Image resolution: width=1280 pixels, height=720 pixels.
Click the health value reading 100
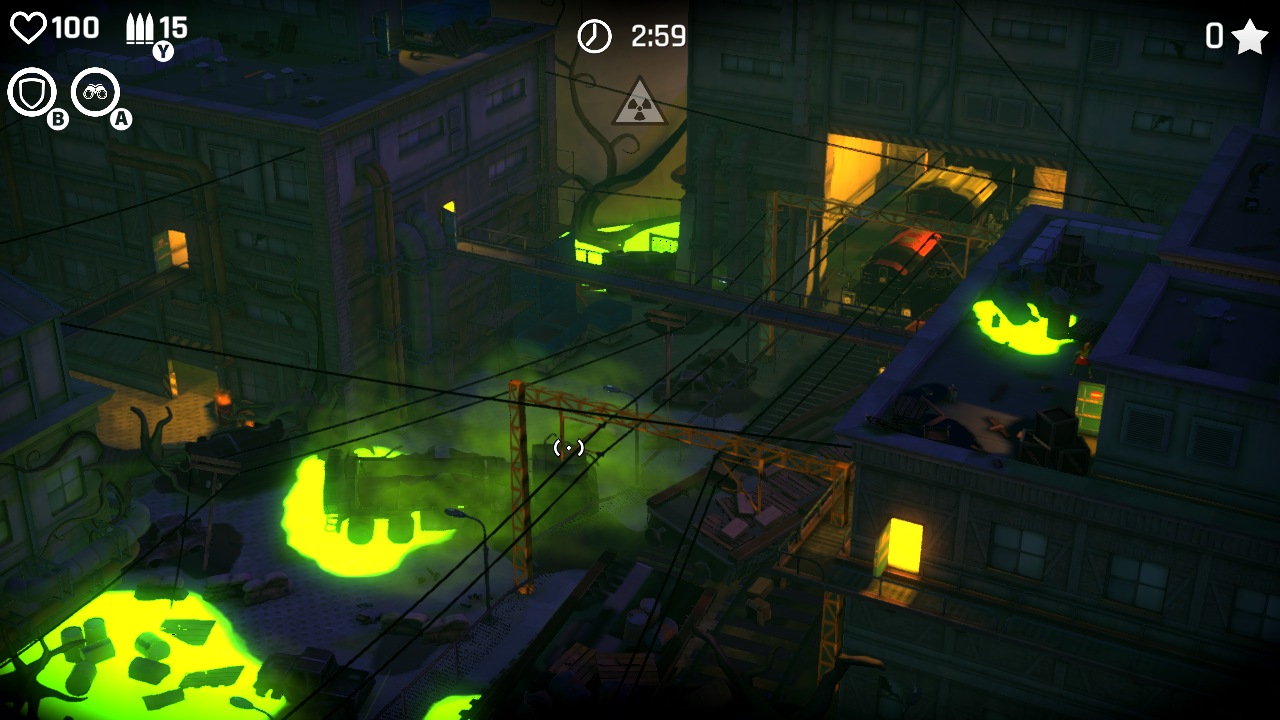75,26
